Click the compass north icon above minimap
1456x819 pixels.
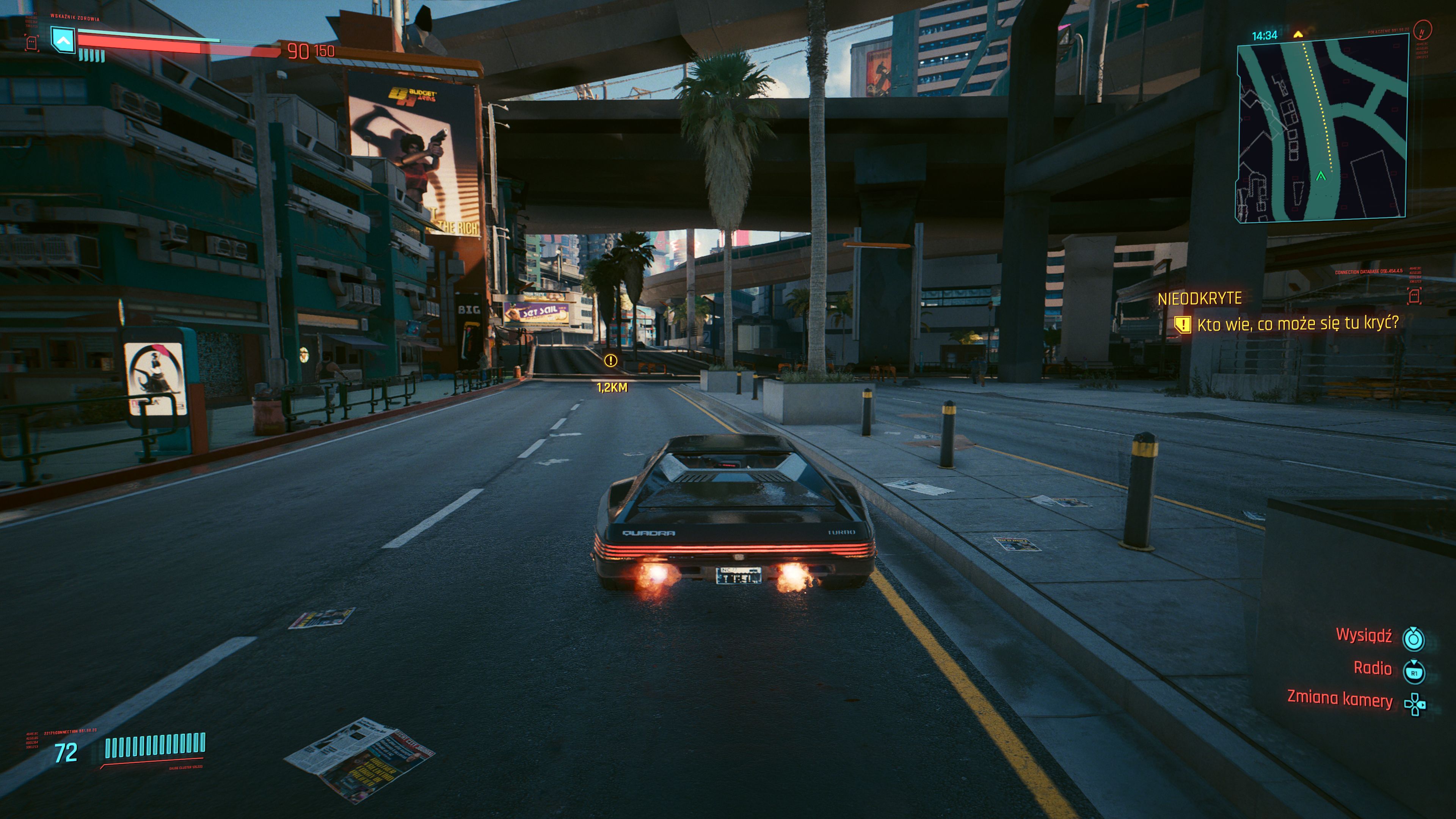coord(1423,30)
